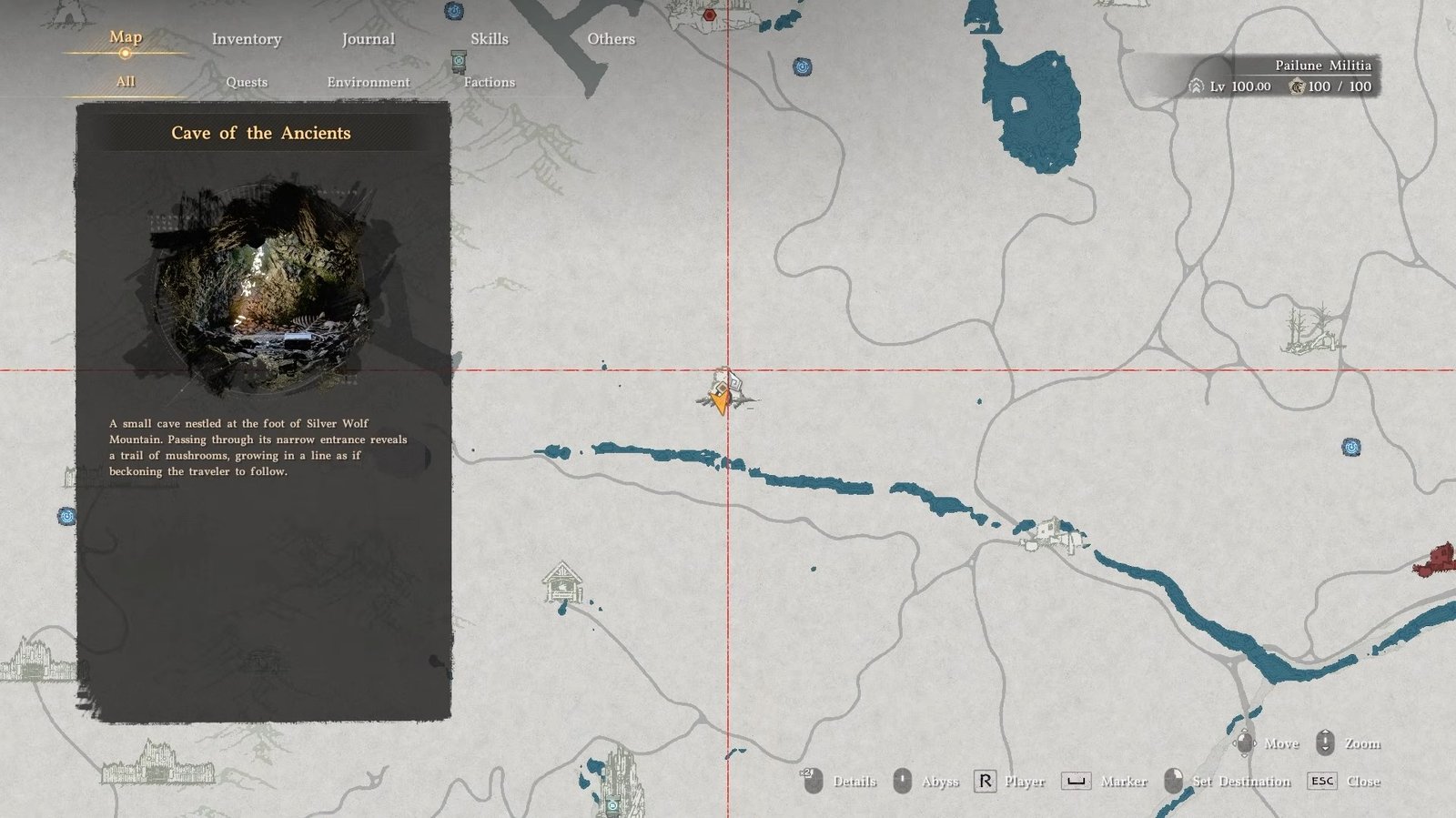Choose the Environment map filter
The height and width of the screenshot is (818, 1456).
(368, 82)
